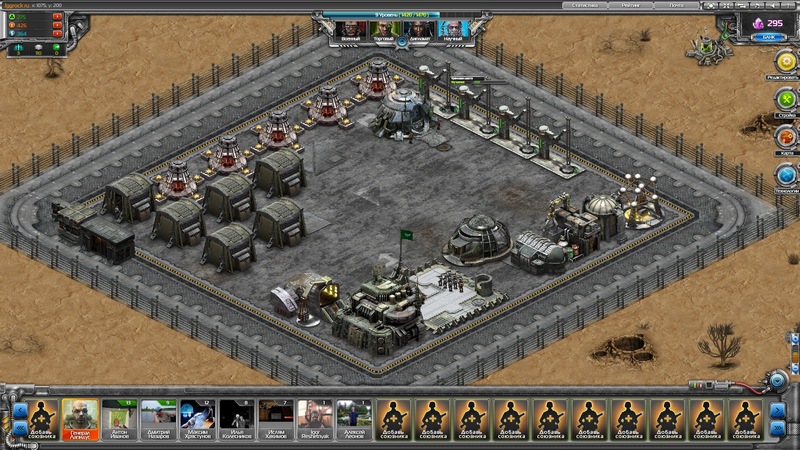
Task: Visit friend Илья Колесников
Action: (x=236, y=416)
